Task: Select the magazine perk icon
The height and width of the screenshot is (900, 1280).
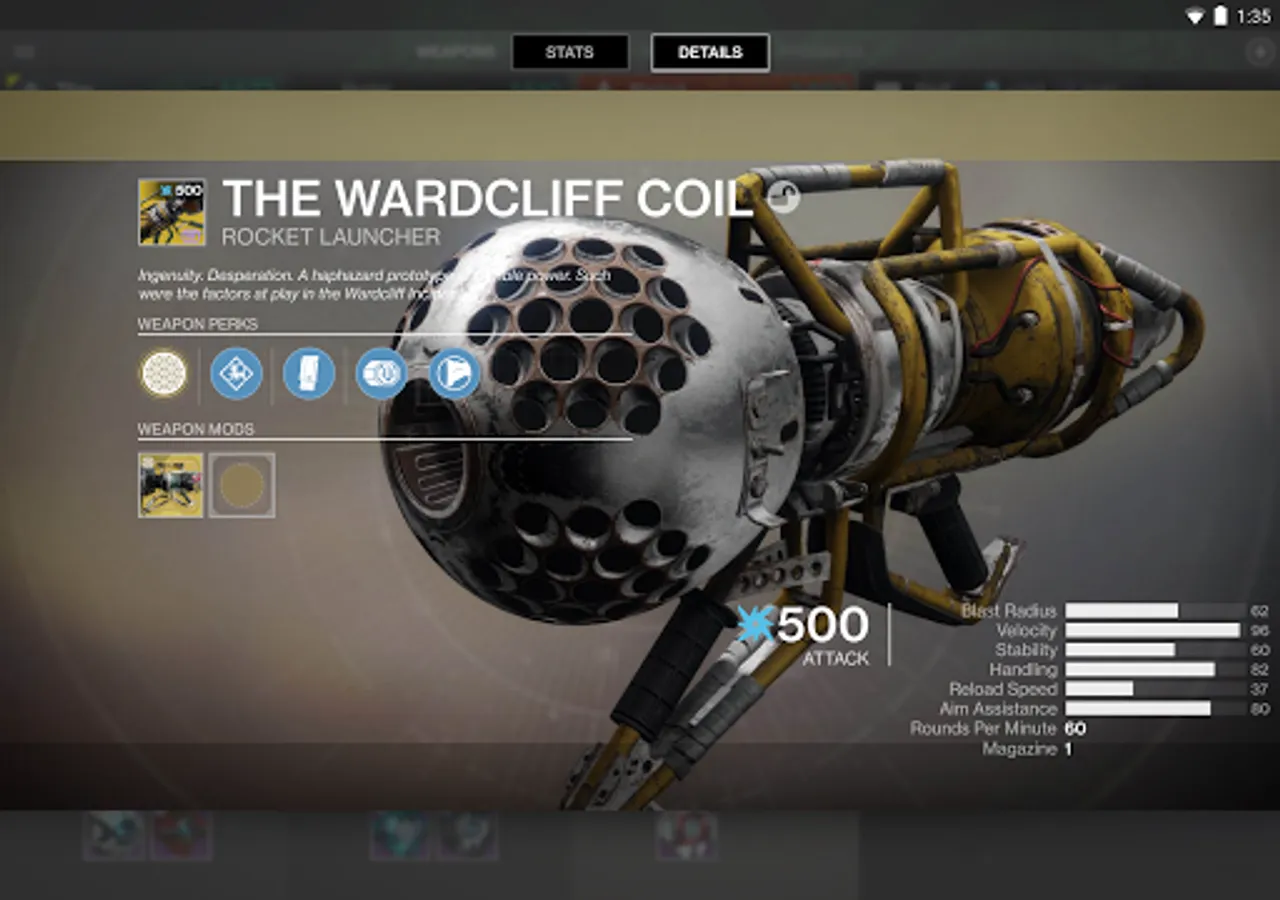Action: point(309,374)
